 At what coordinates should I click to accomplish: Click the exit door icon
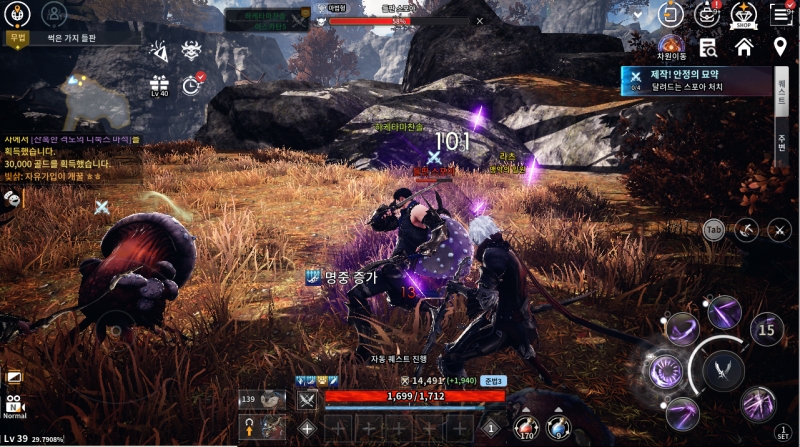coord(671,14)
